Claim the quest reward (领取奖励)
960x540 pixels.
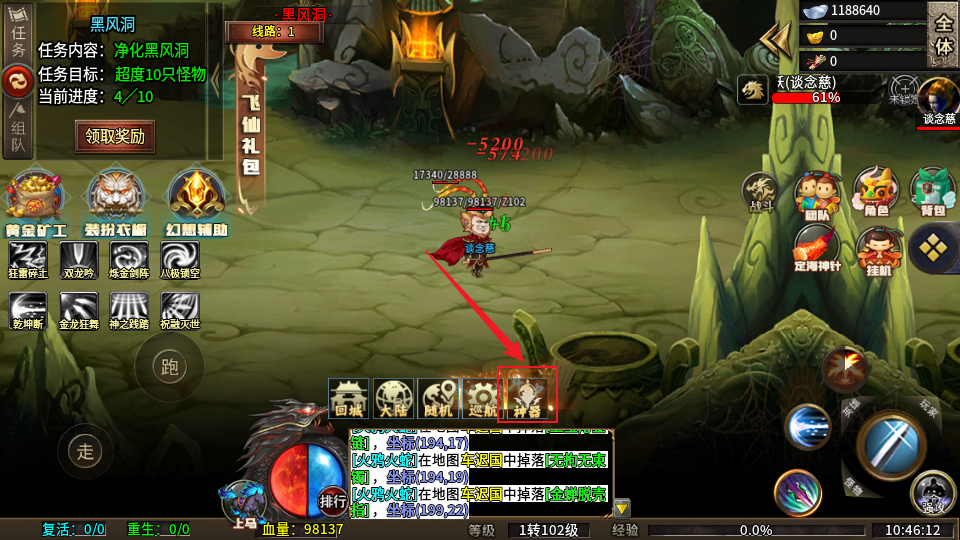click(115, 136)
